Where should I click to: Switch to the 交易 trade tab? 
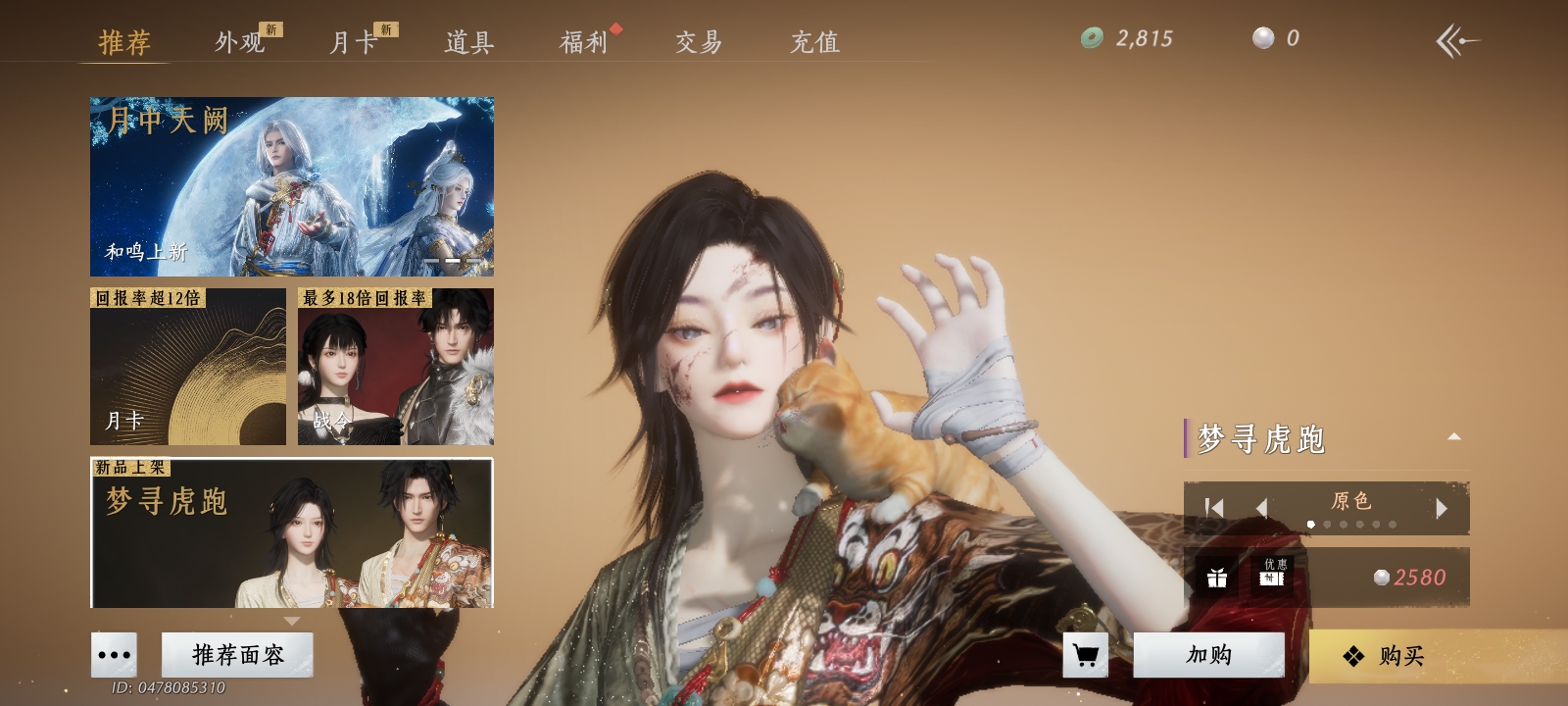699,42
